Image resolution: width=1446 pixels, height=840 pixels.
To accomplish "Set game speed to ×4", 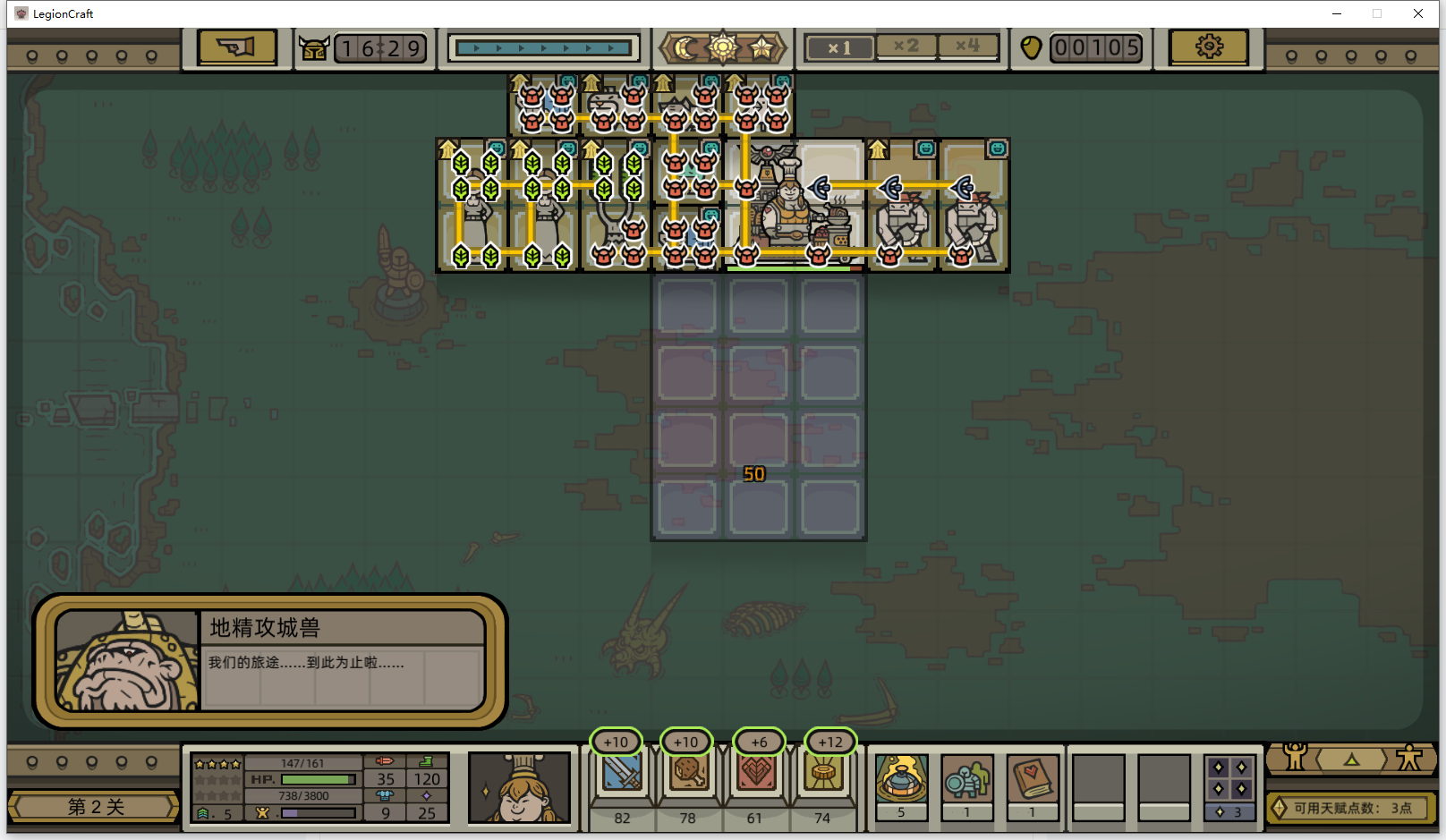I will point(967,46).
